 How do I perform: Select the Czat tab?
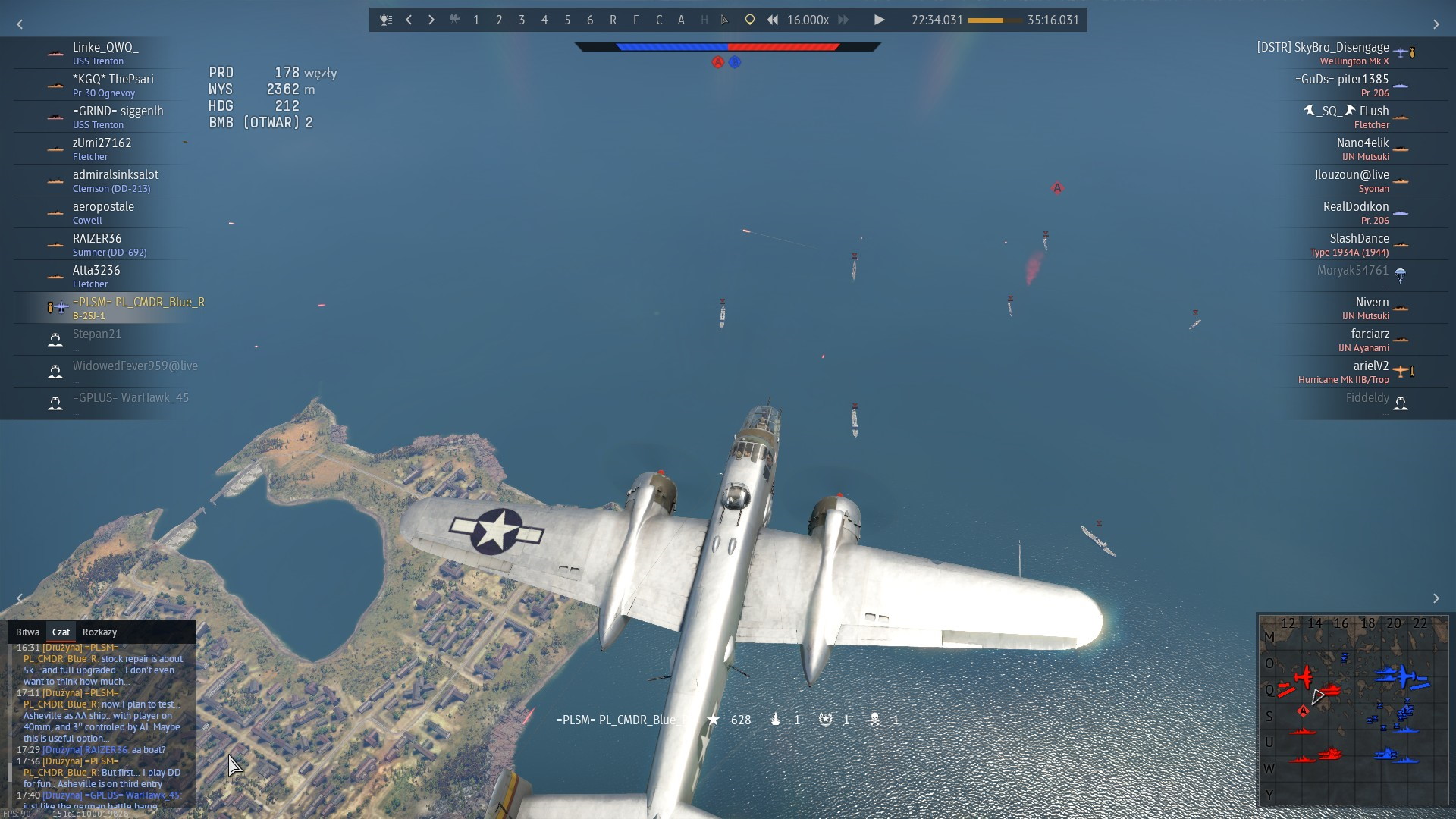click(61, 632)
